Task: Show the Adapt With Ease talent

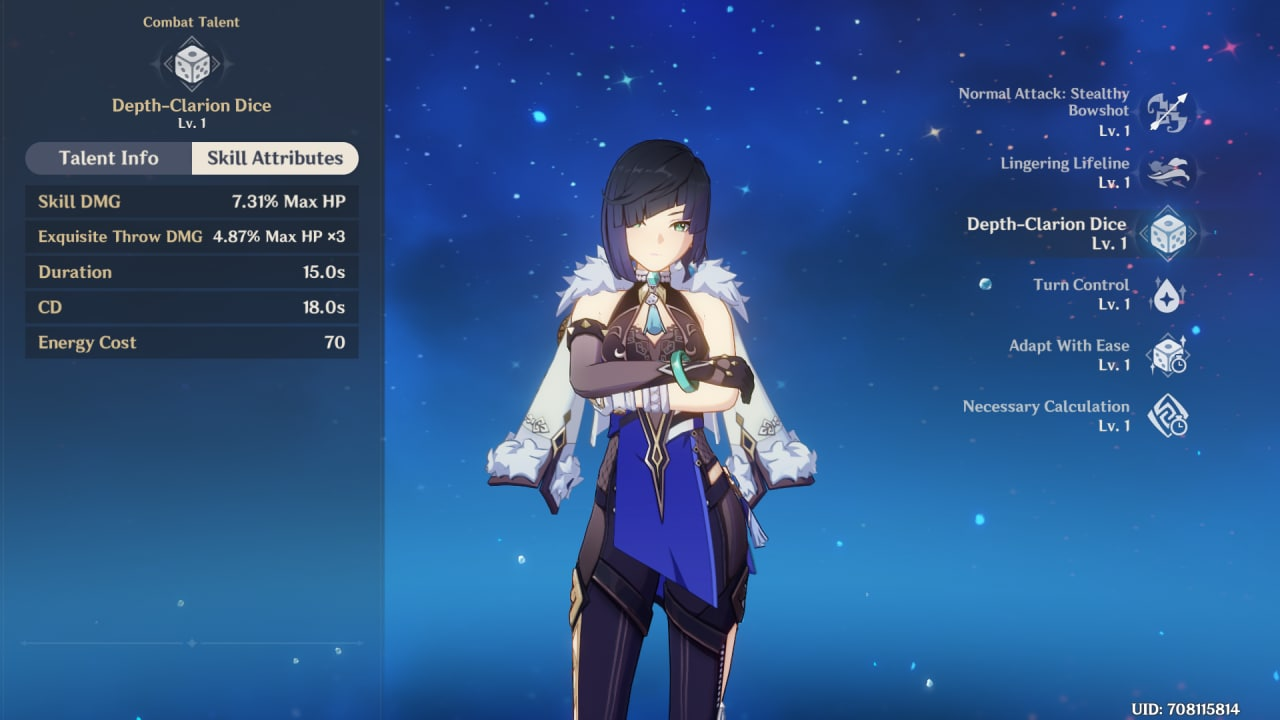Action: pos(1167,355)
